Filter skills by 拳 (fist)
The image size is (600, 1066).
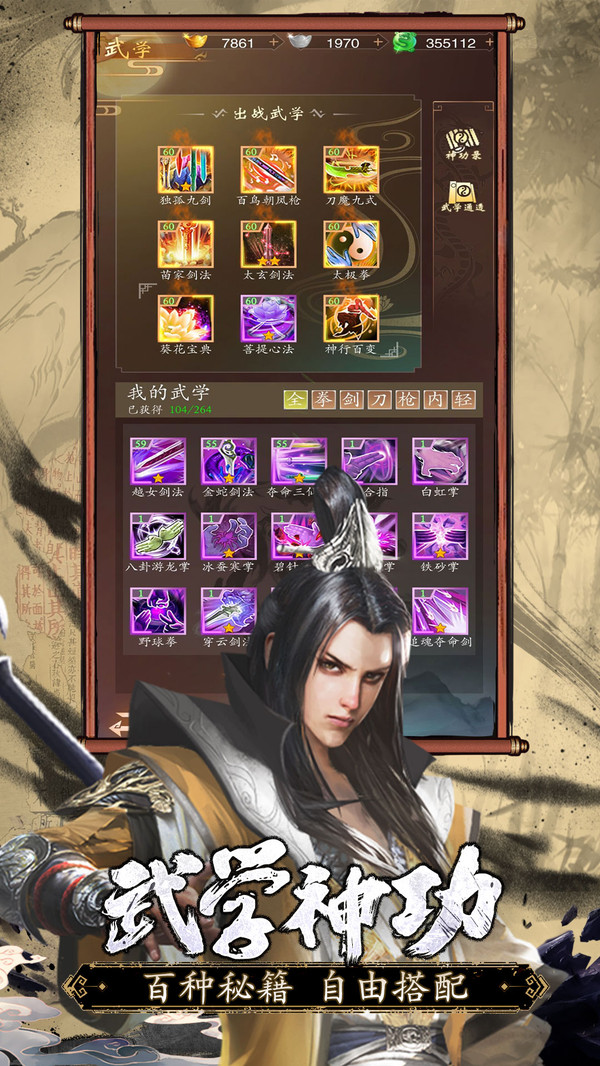[x=323, y=400]
